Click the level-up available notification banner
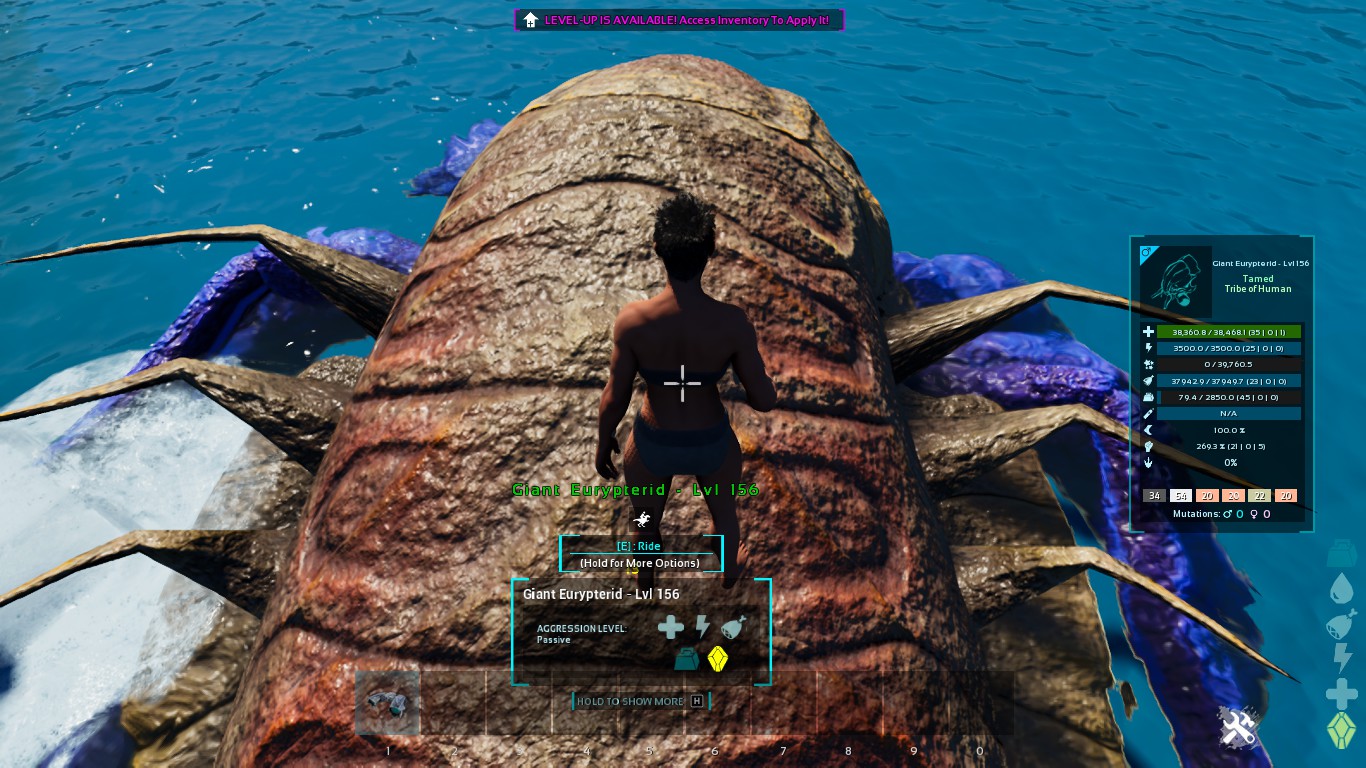The image size is (1366, 768). pos(680,20)
